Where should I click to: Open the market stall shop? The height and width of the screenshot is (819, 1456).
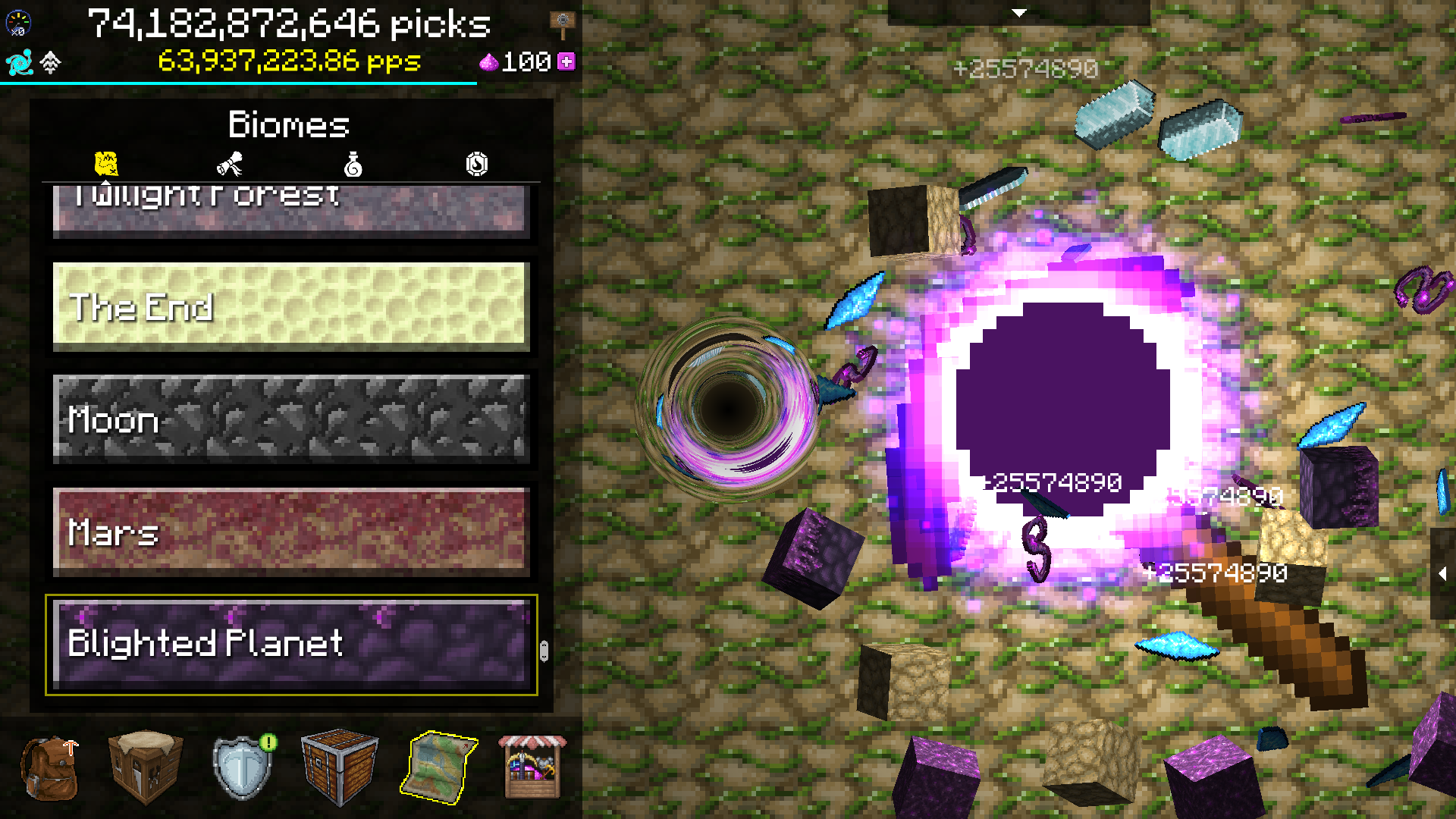[x=533, y=767]
